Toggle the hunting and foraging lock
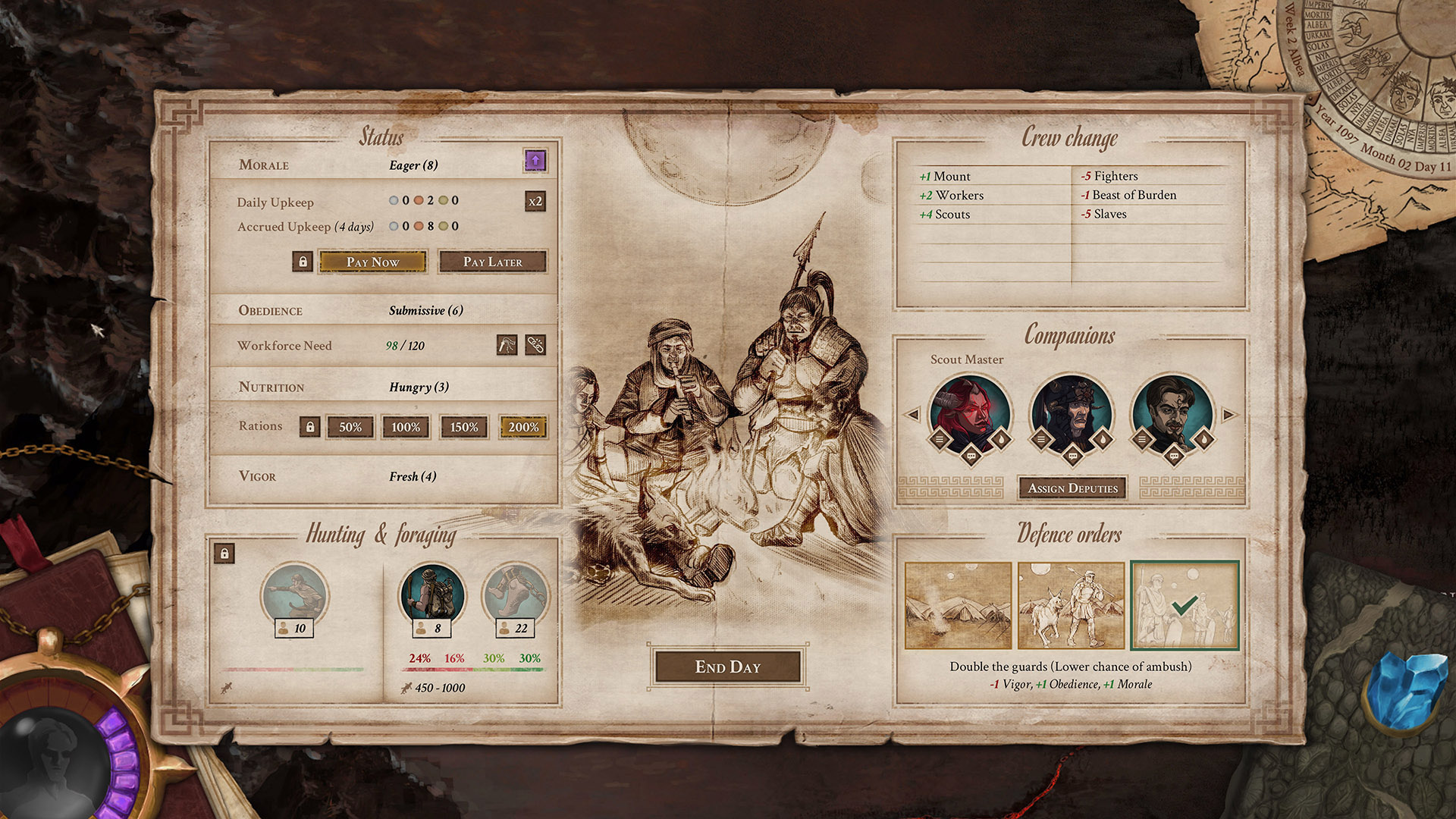Image resolution: width=1456 pixels, height=819 pixels. [x=224, y=554]
